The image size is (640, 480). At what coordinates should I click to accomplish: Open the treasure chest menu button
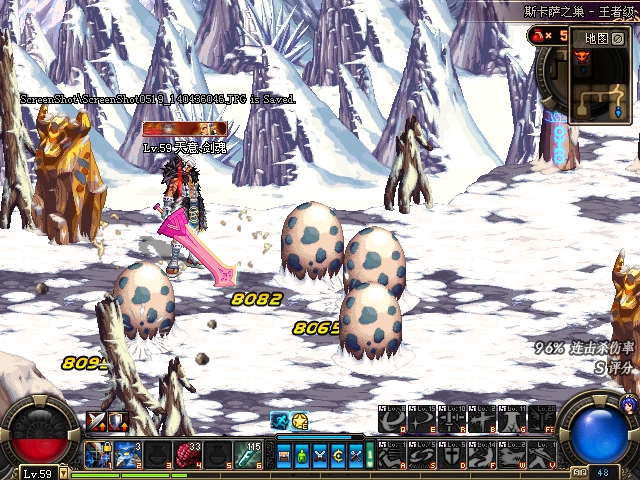click(x=285, y=455)
